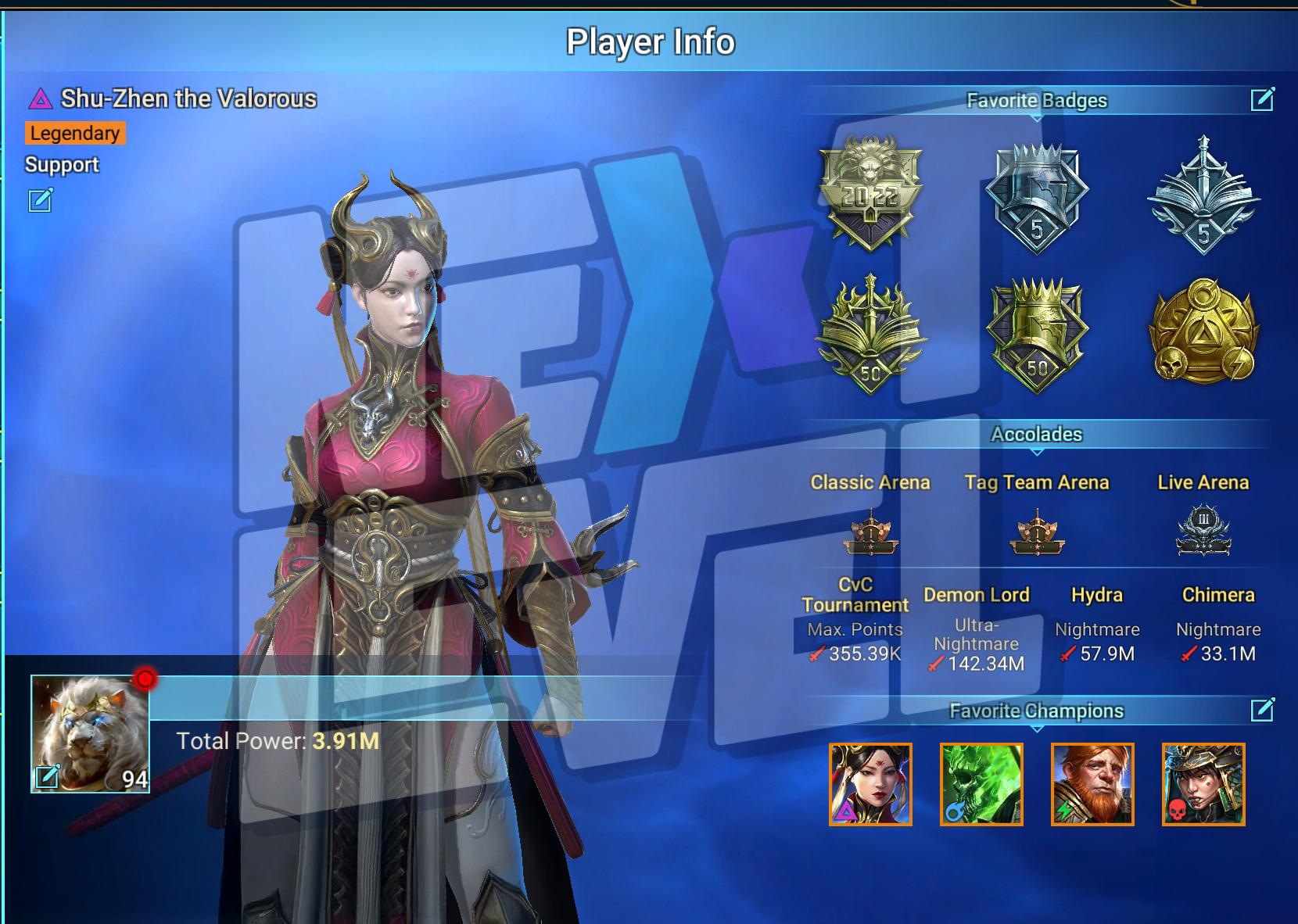Viewport: 1298px width, 924px height.
Task: View the Live Arena accolade emblem
Action: point(1203,532)
